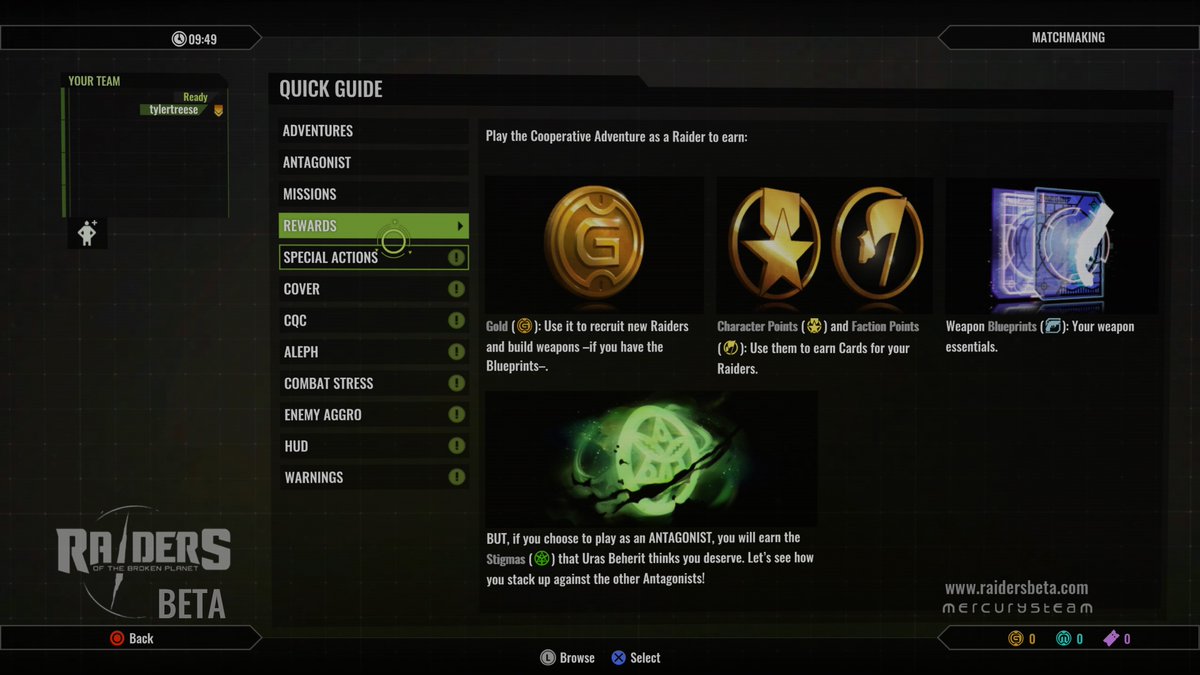Click the Weapon Blueprints reward image

(1052, 245)
